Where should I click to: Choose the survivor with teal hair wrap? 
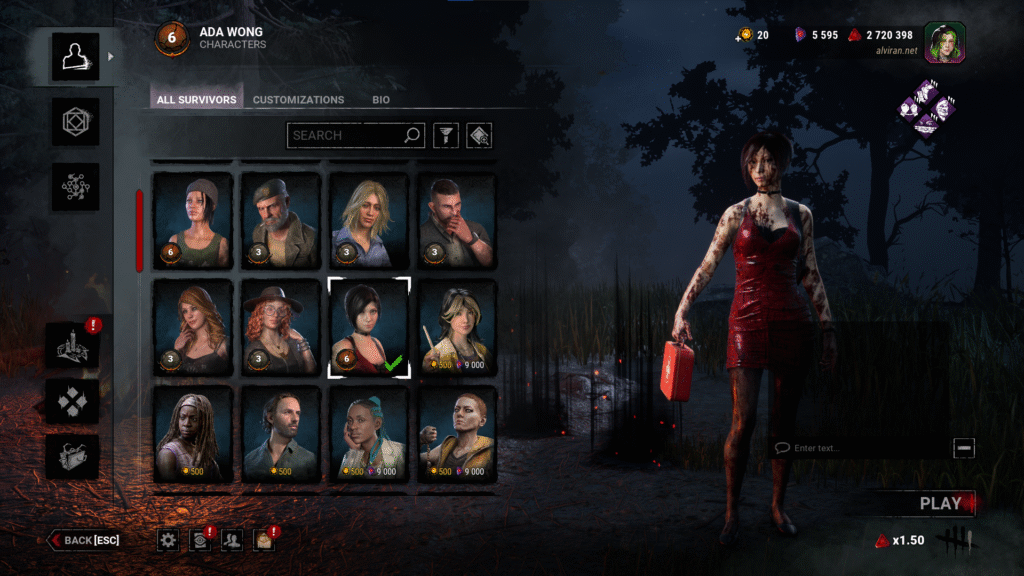369,435
